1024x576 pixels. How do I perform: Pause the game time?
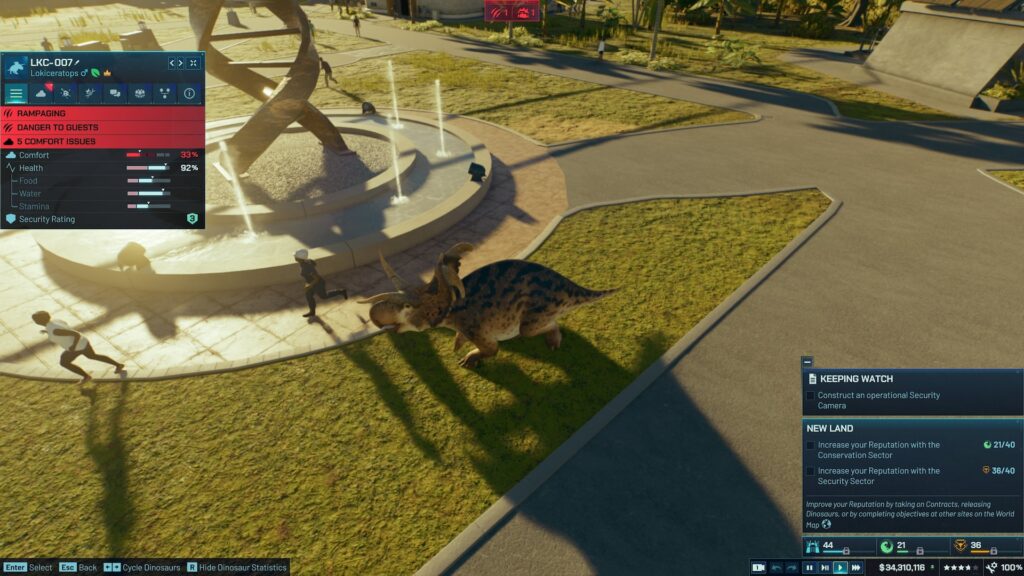810,567
